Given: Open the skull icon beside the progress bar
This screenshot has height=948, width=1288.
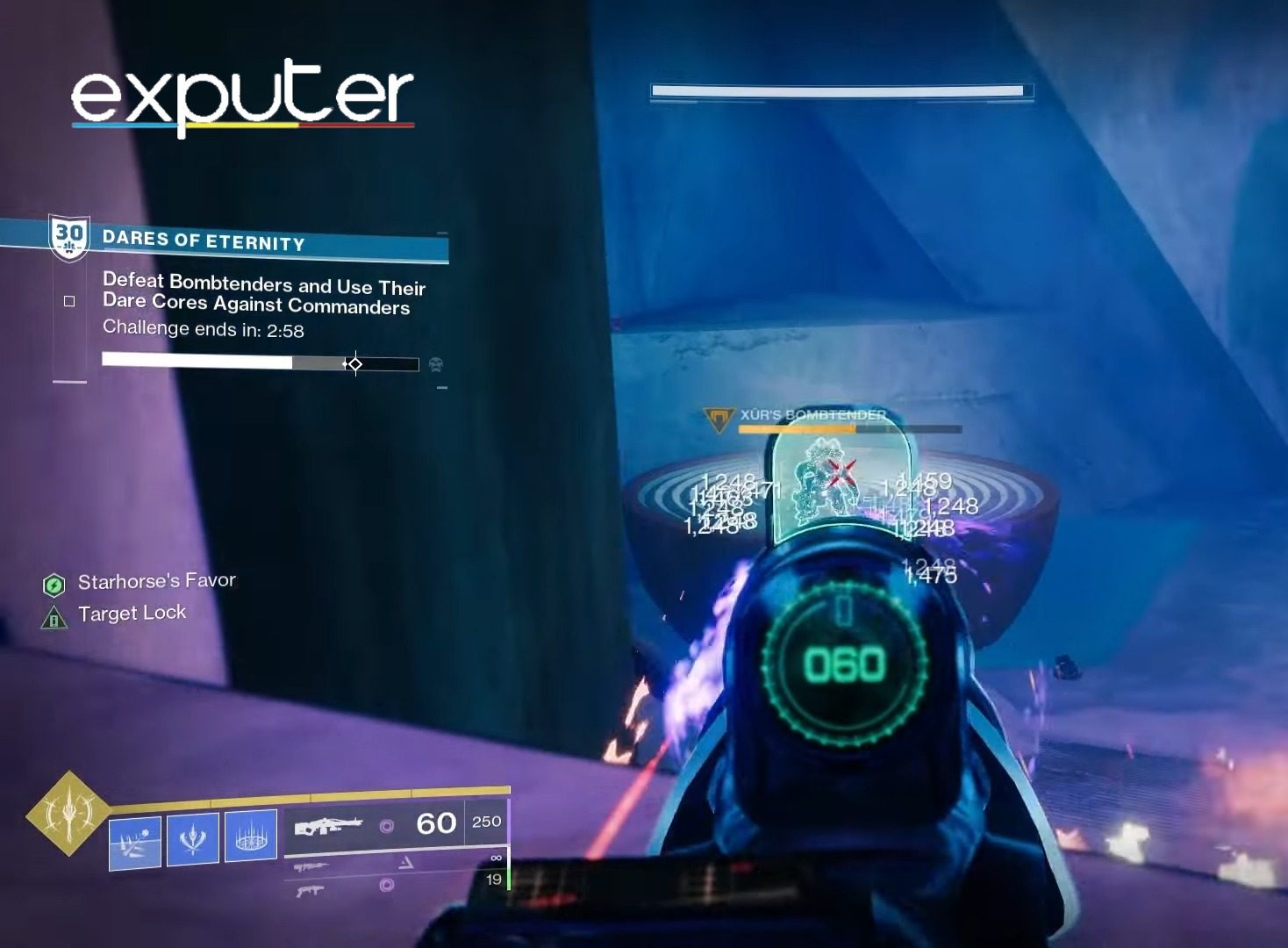Looking at the screenshot, I should [434, 365].
